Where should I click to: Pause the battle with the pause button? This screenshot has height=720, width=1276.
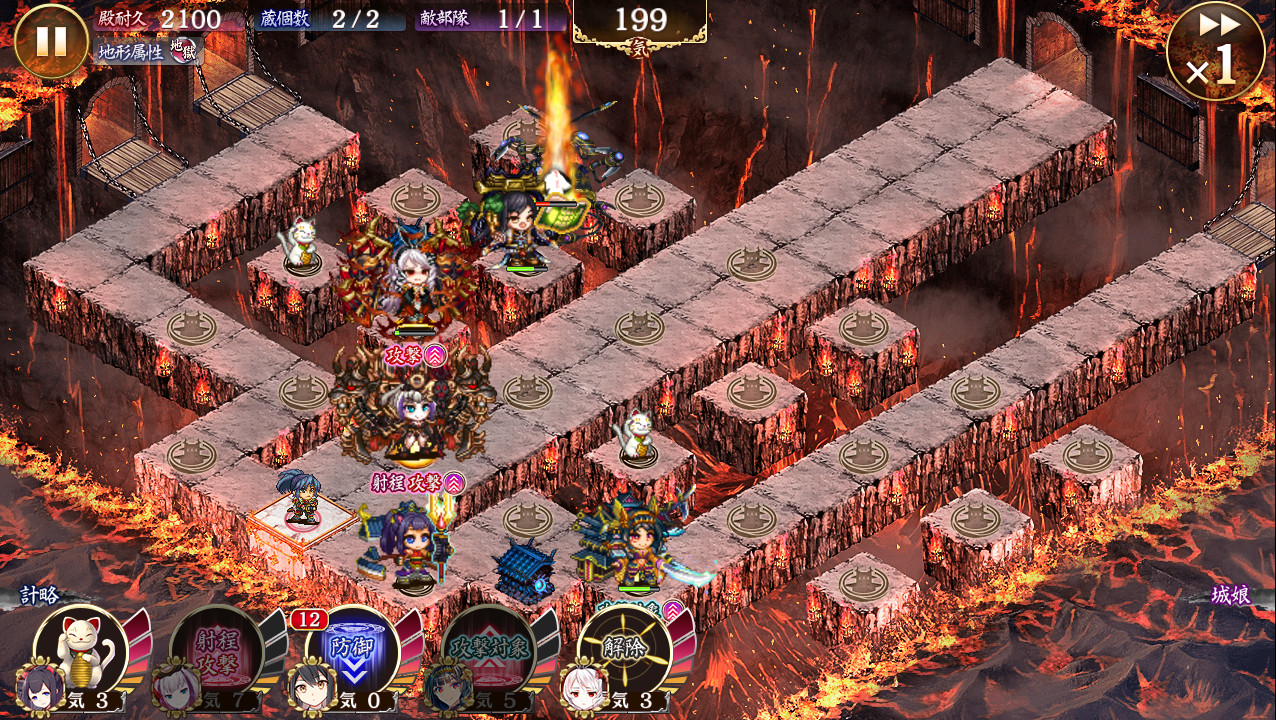[51, 42]
